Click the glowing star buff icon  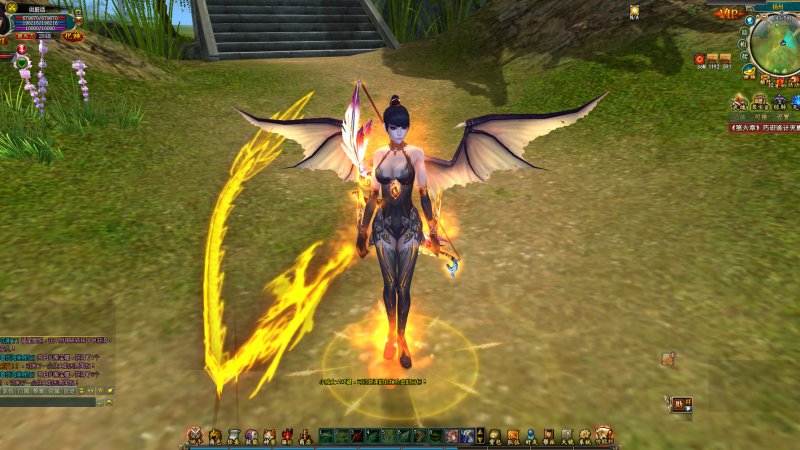point(634,12)
